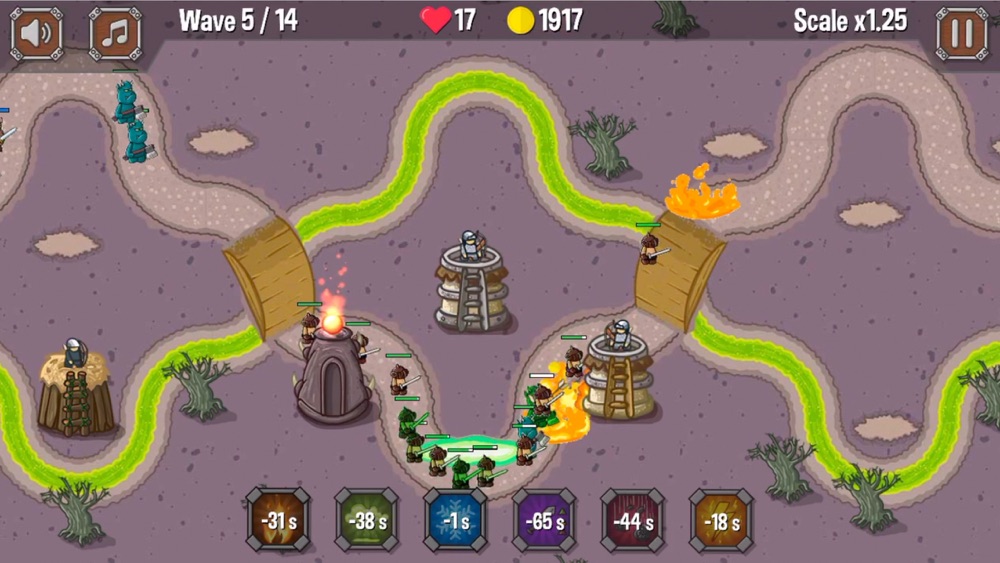The height and width of the screenshot is (563, 1000).
Task: Change the Scale x1.25 game speed
Action: click(850, 21)
